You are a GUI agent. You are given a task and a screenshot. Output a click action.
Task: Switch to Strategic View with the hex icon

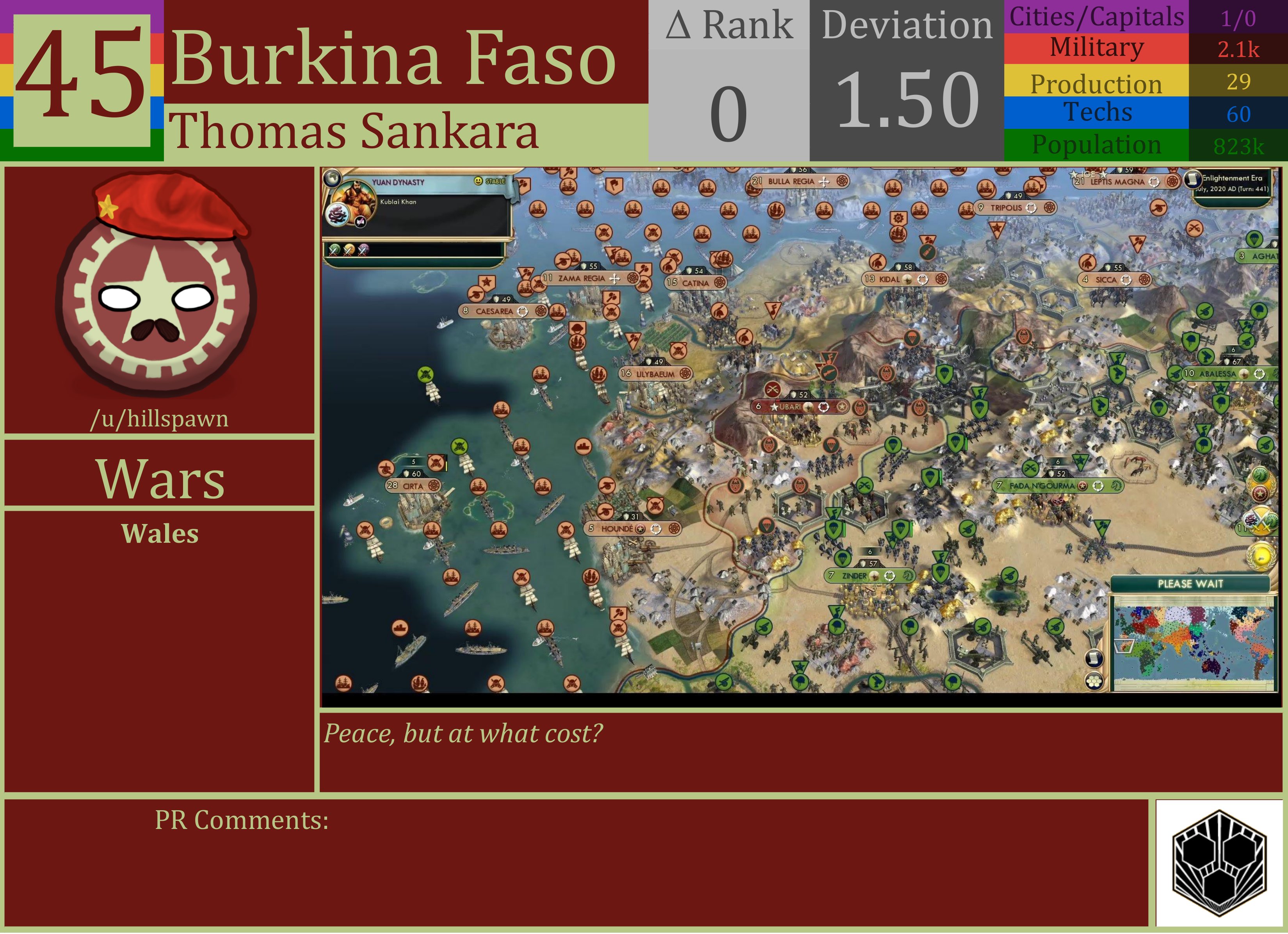[1094, 682]
